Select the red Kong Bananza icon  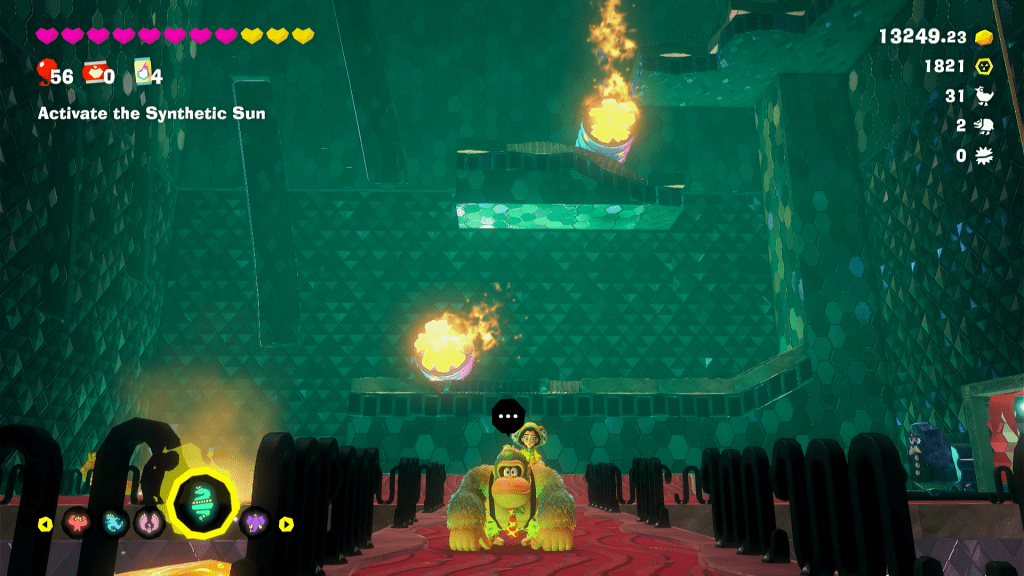pos(78,522)
